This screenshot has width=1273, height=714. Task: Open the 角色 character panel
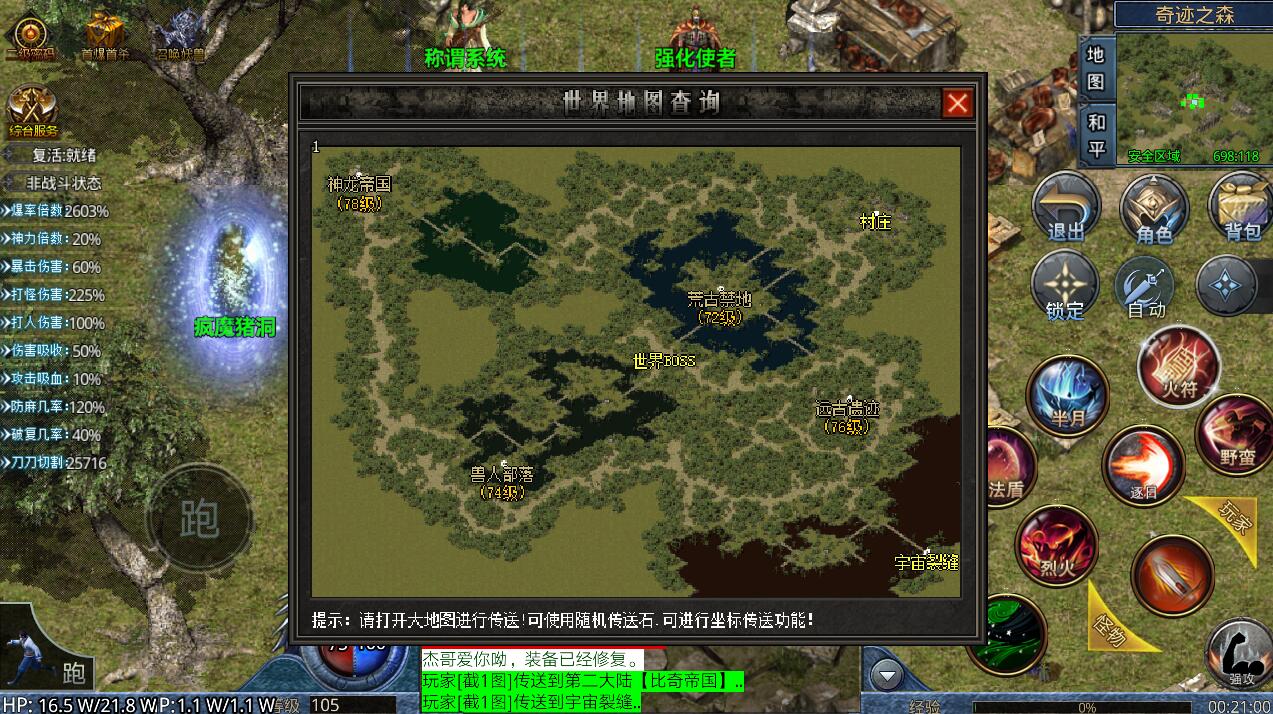(x=1154, y=207)
